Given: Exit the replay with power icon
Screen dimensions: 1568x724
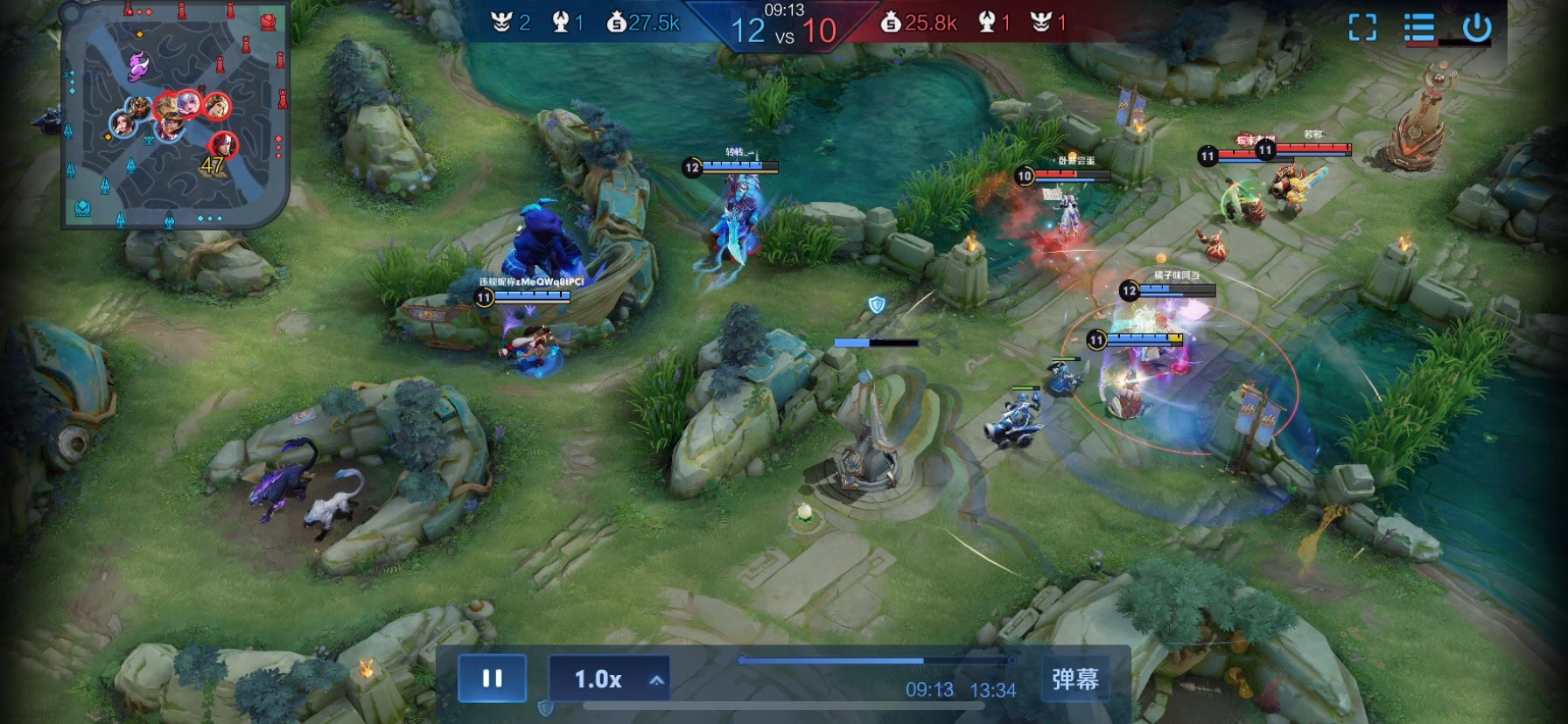Looking at the screenshot, I should click(x=1476, y=28).
